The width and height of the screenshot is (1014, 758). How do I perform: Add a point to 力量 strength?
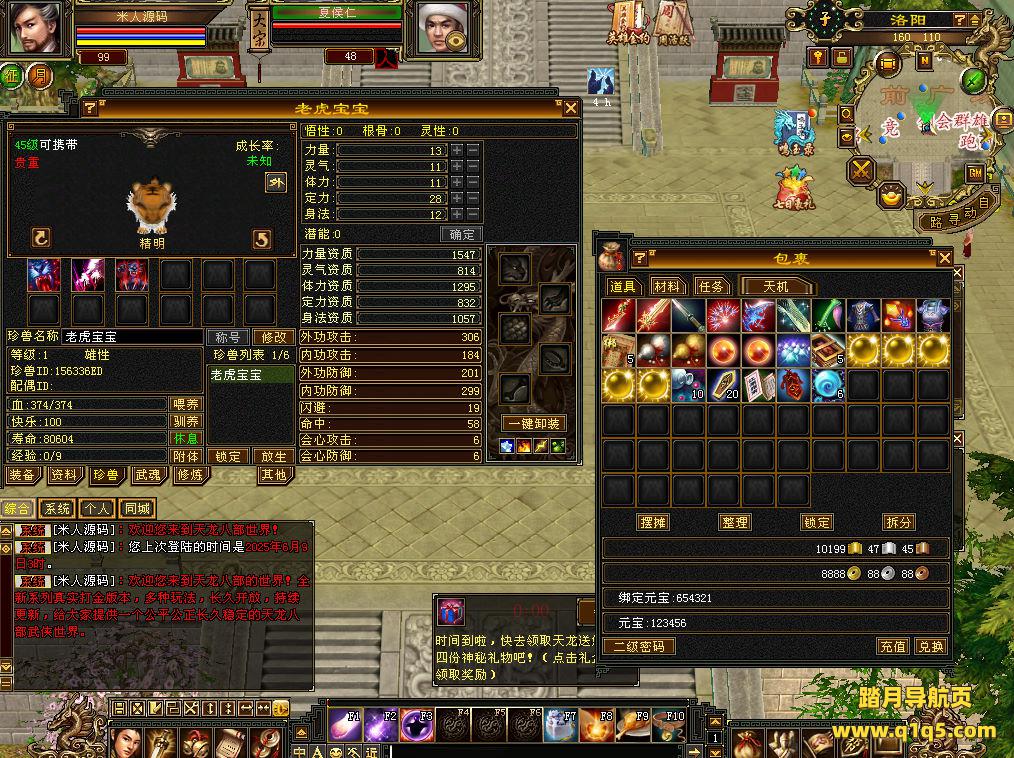click(456, 150)
